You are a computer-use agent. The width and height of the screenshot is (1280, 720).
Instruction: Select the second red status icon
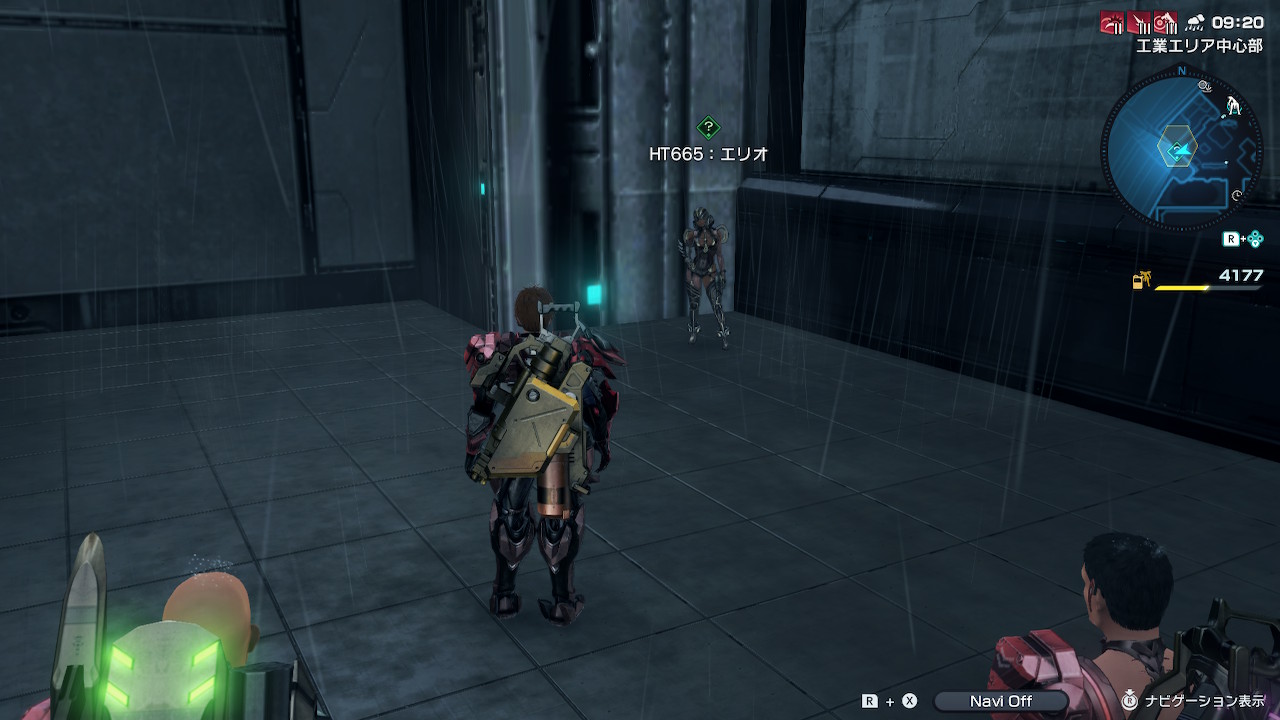tap(1139, 22)
